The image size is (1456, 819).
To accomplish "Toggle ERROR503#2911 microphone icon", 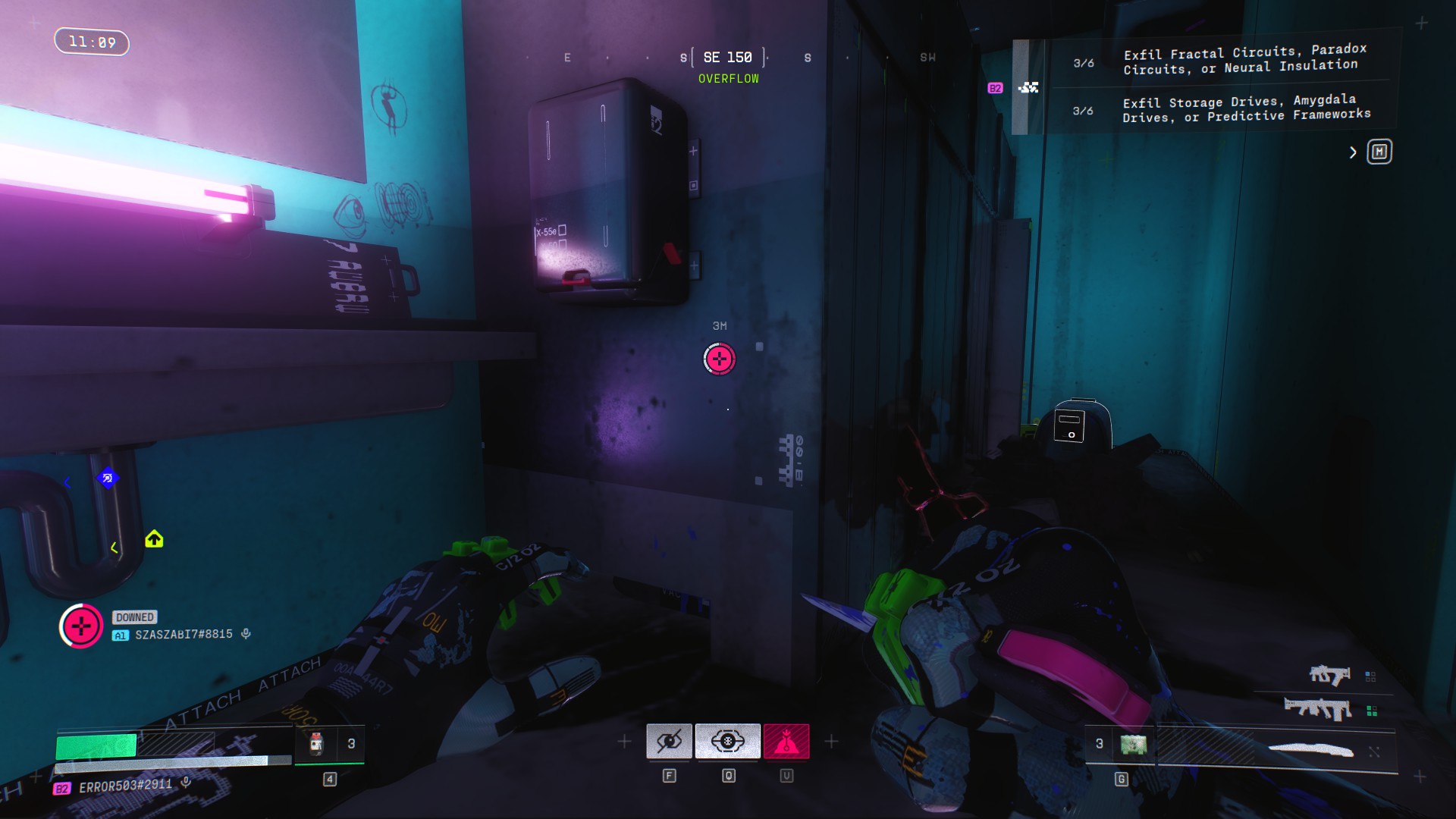I will [186, 783].
